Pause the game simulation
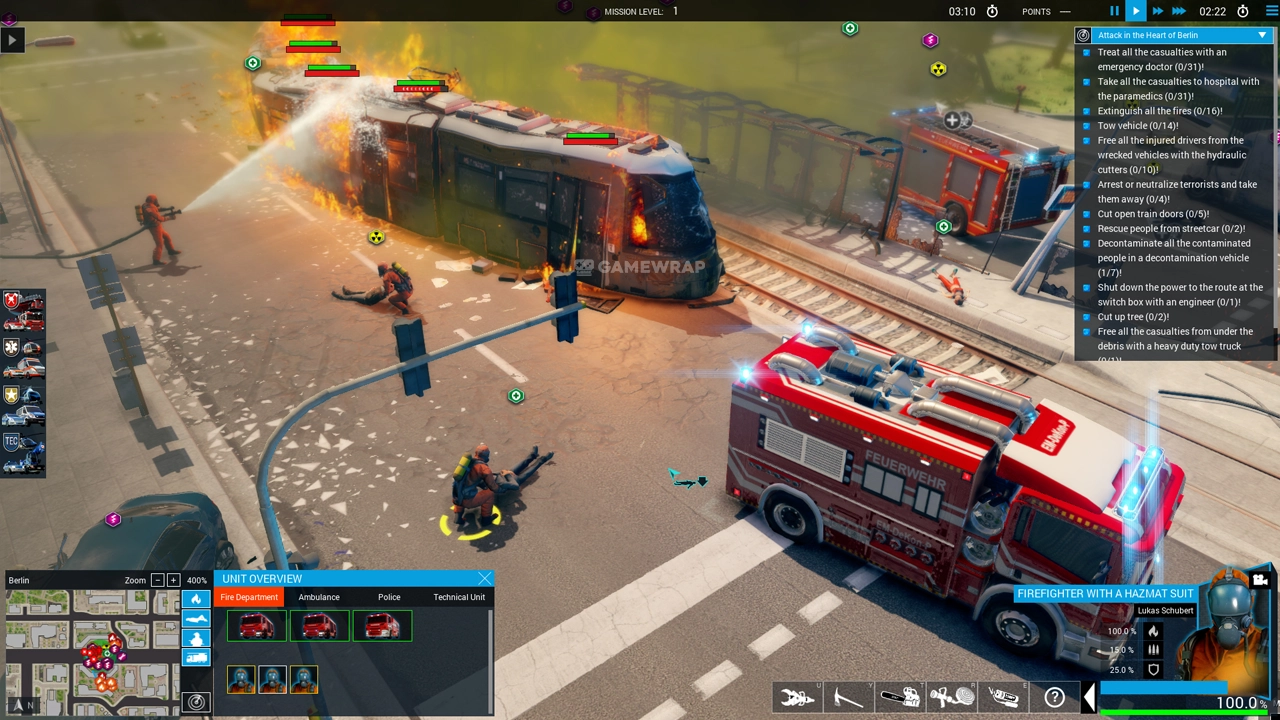1280x720 pixels. click(x=1114, y=11)
